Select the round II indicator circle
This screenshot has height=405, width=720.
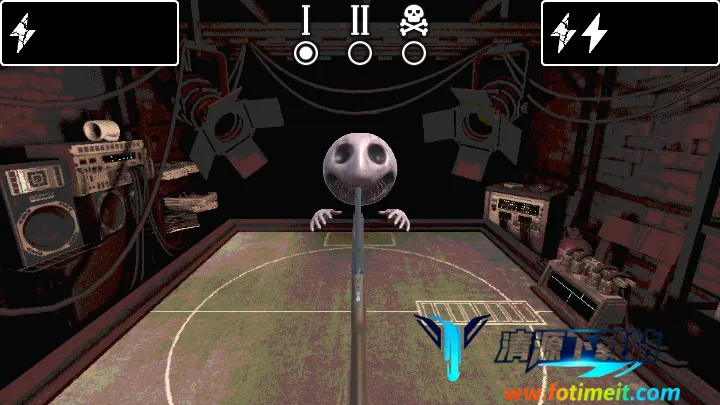coord(360,52)
